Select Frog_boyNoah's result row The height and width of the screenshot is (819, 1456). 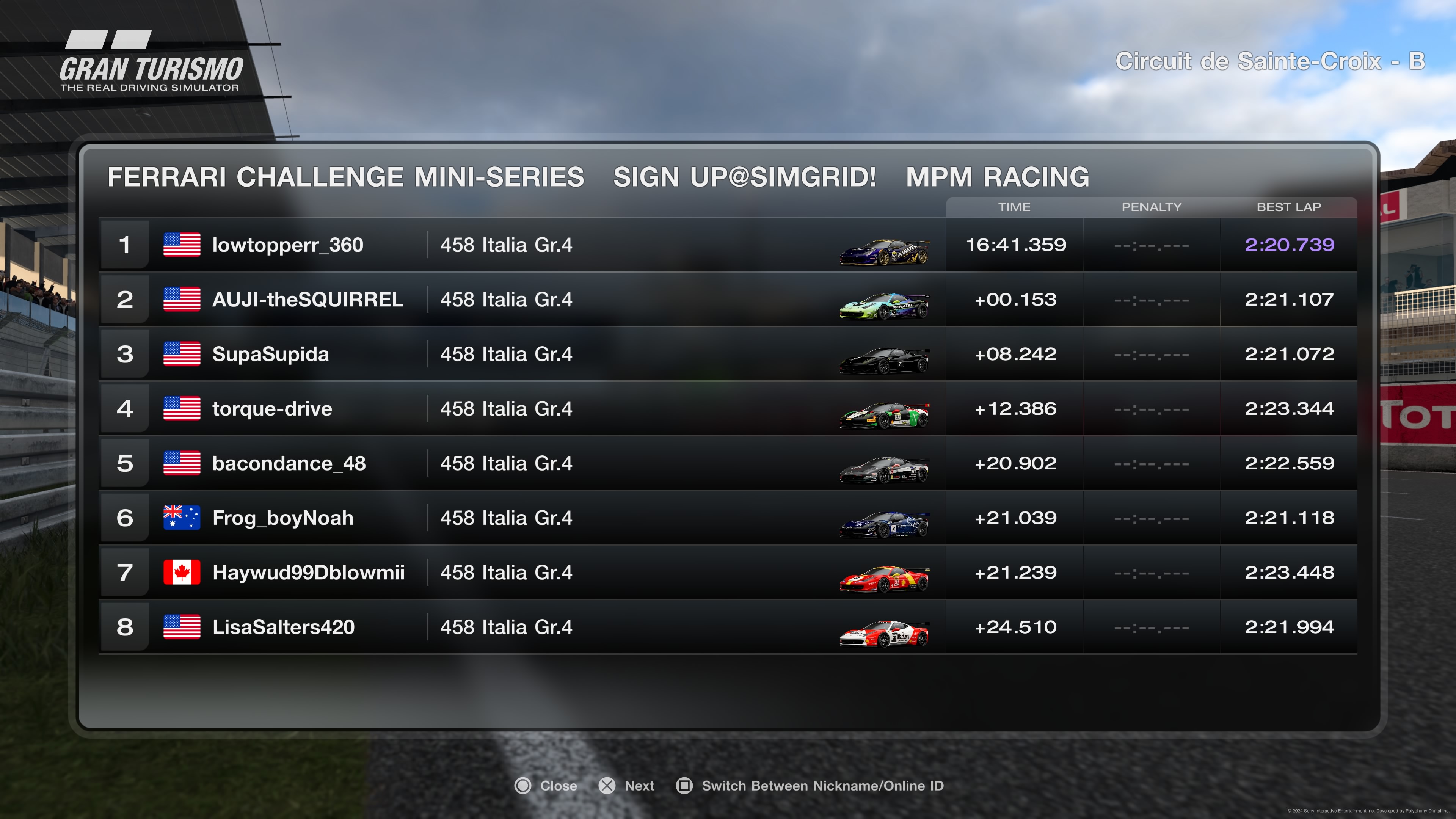(x=282, y=518)
